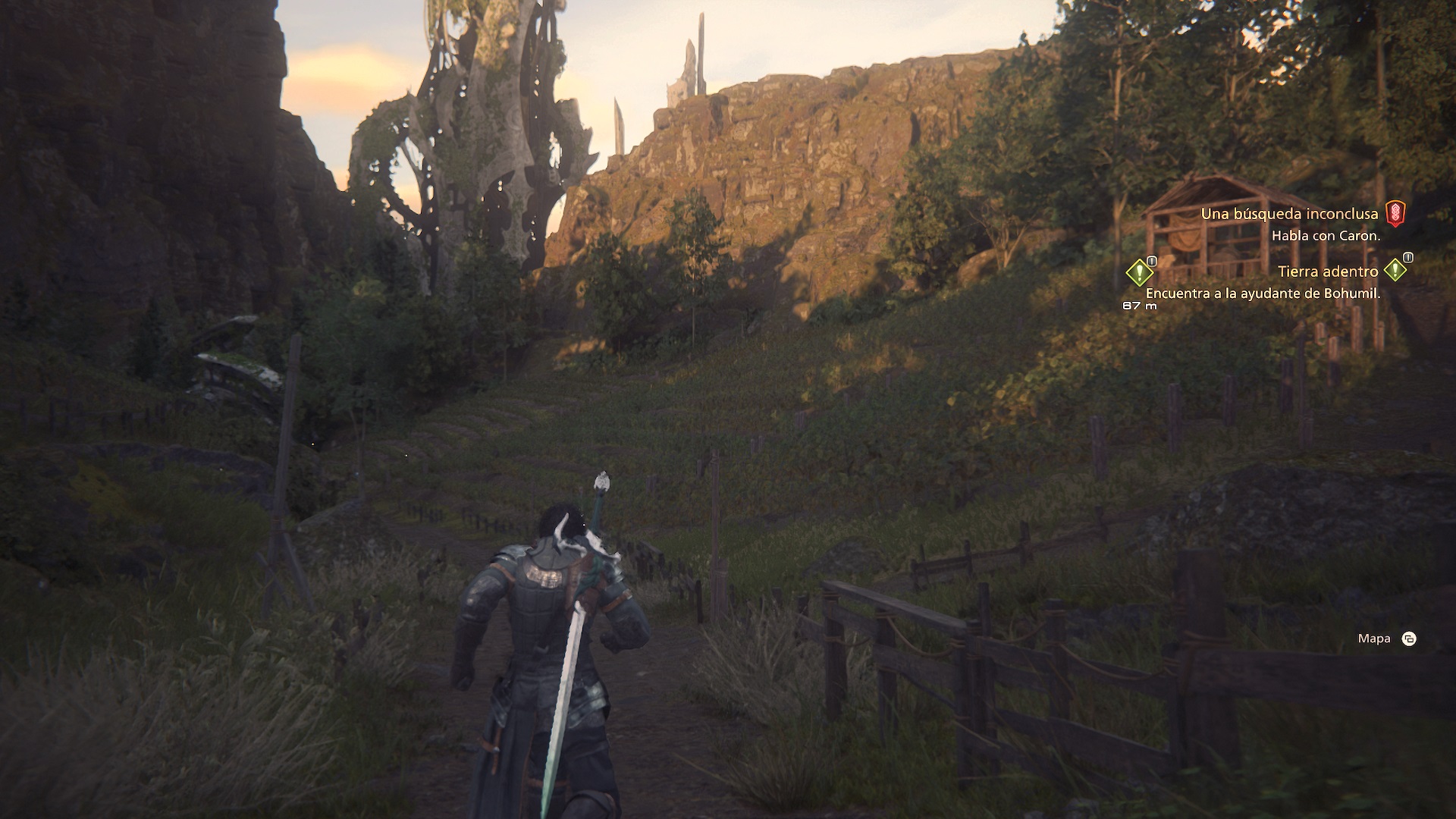Click the green waypoint marker above 67 m

pyautogui.click(x=1139, y=272)
